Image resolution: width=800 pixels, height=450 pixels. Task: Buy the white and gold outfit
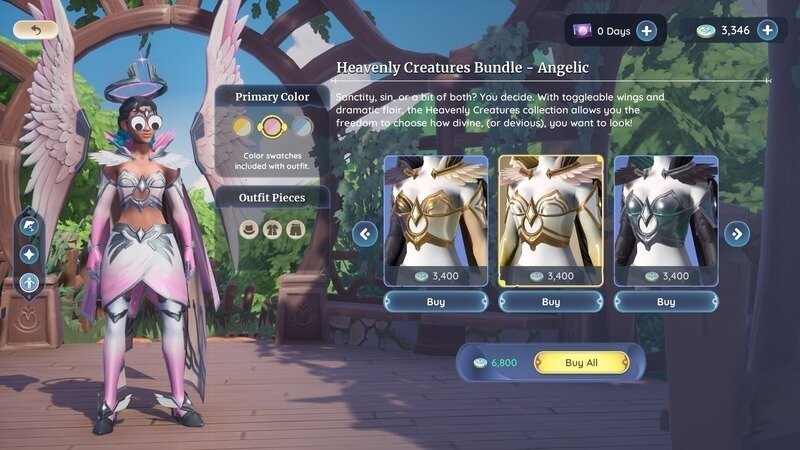(435, 301)
